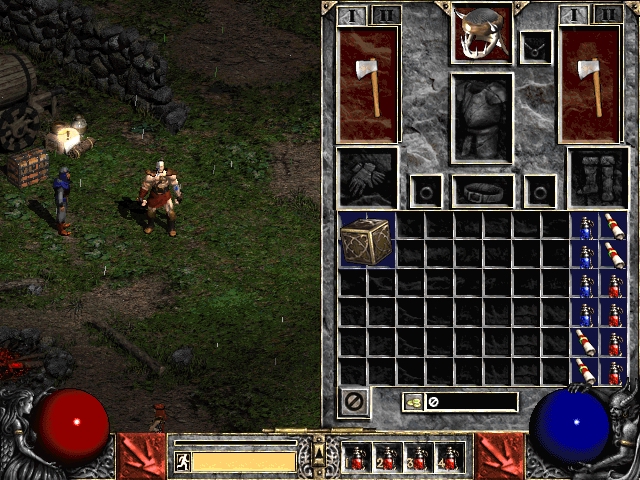Select the boots equipment slot
Image resolution: width=640 pixels, height=480 pixels.
[x=598, y=178]
